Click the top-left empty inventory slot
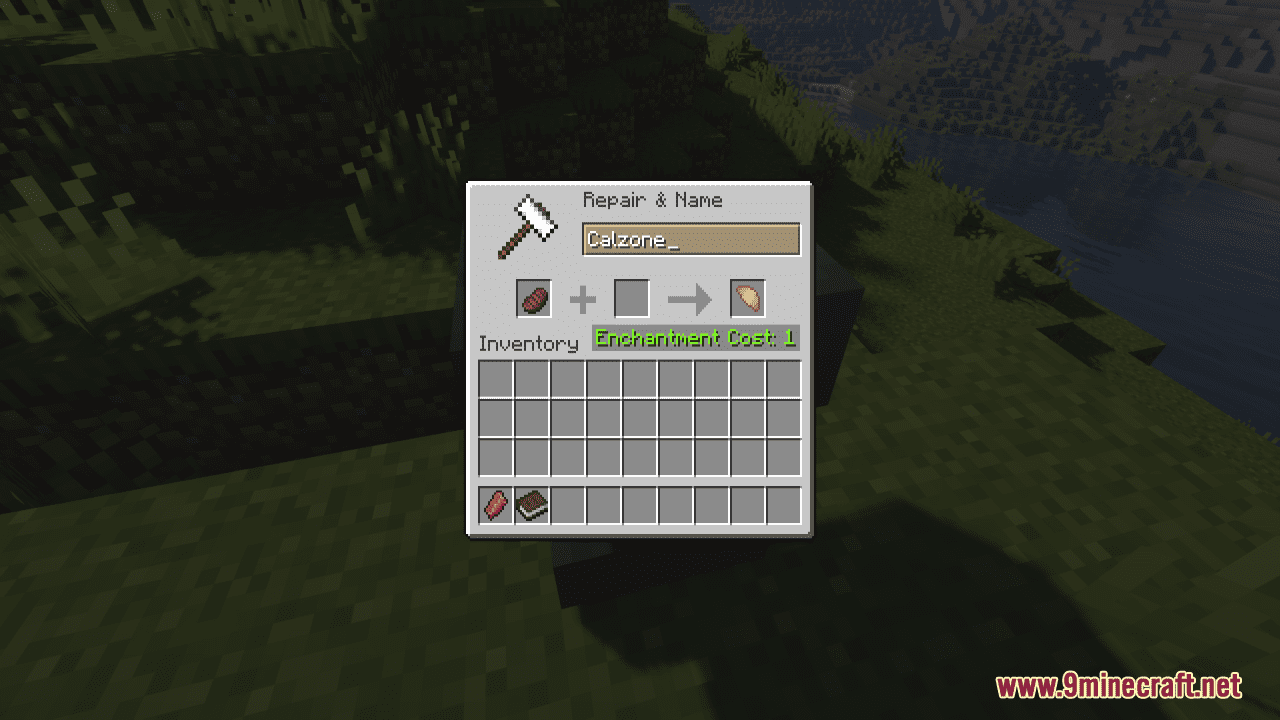 coord(494,379)
